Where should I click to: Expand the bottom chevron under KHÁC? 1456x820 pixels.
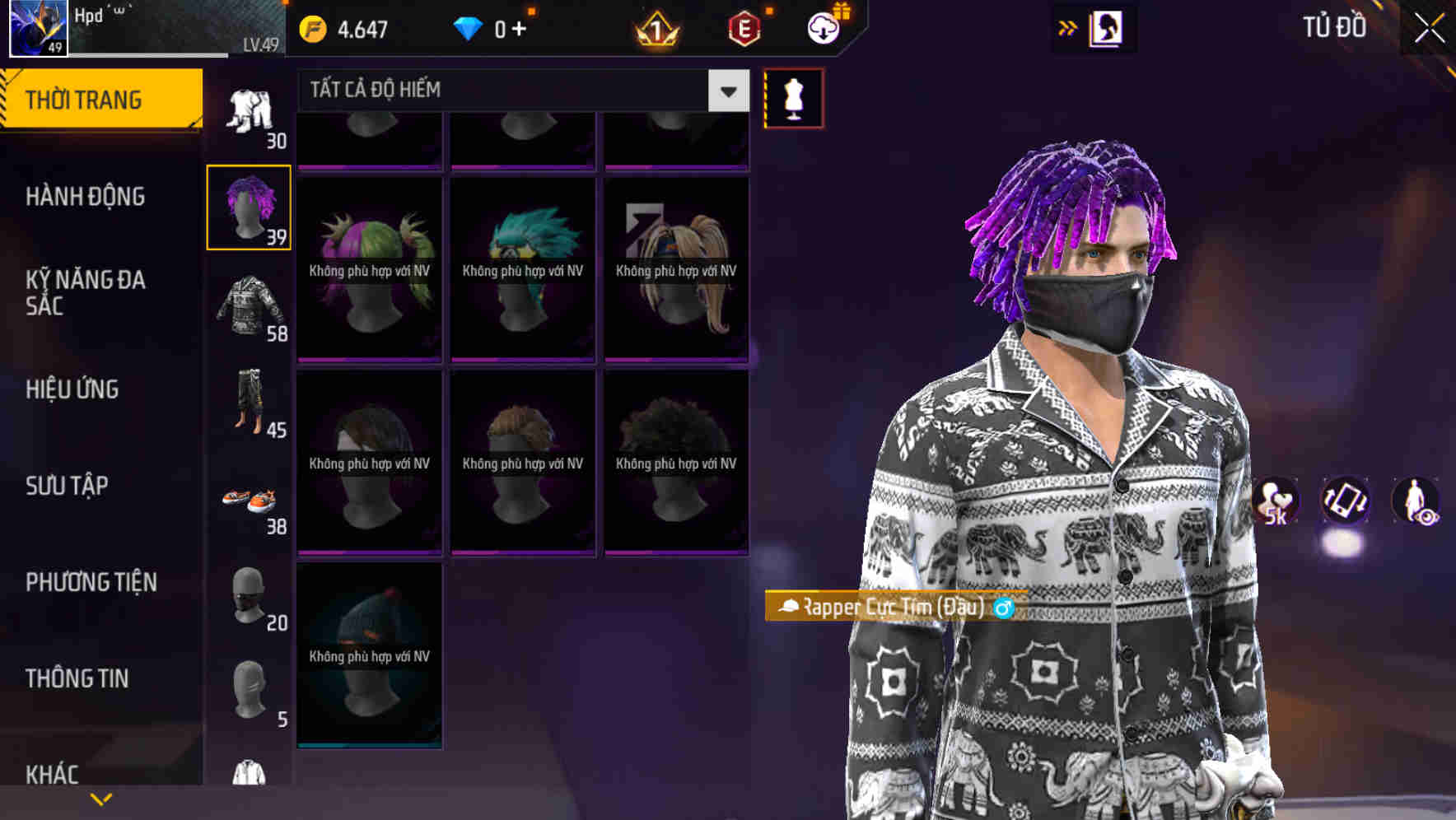(100, 798)
